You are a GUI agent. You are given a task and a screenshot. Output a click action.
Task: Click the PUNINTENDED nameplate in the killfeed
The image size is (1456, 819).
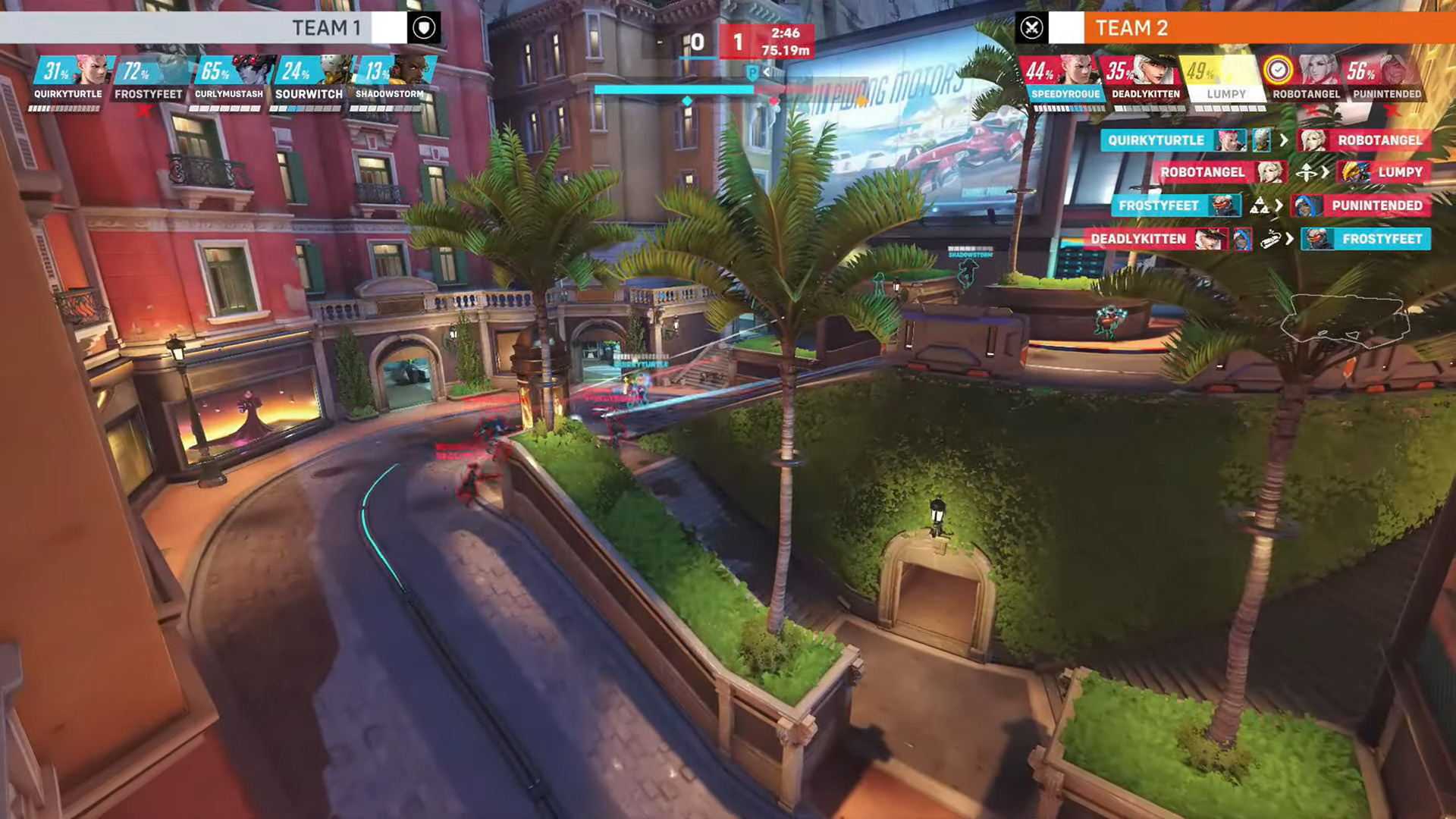pyautogui.click(x=1376, y=206)
